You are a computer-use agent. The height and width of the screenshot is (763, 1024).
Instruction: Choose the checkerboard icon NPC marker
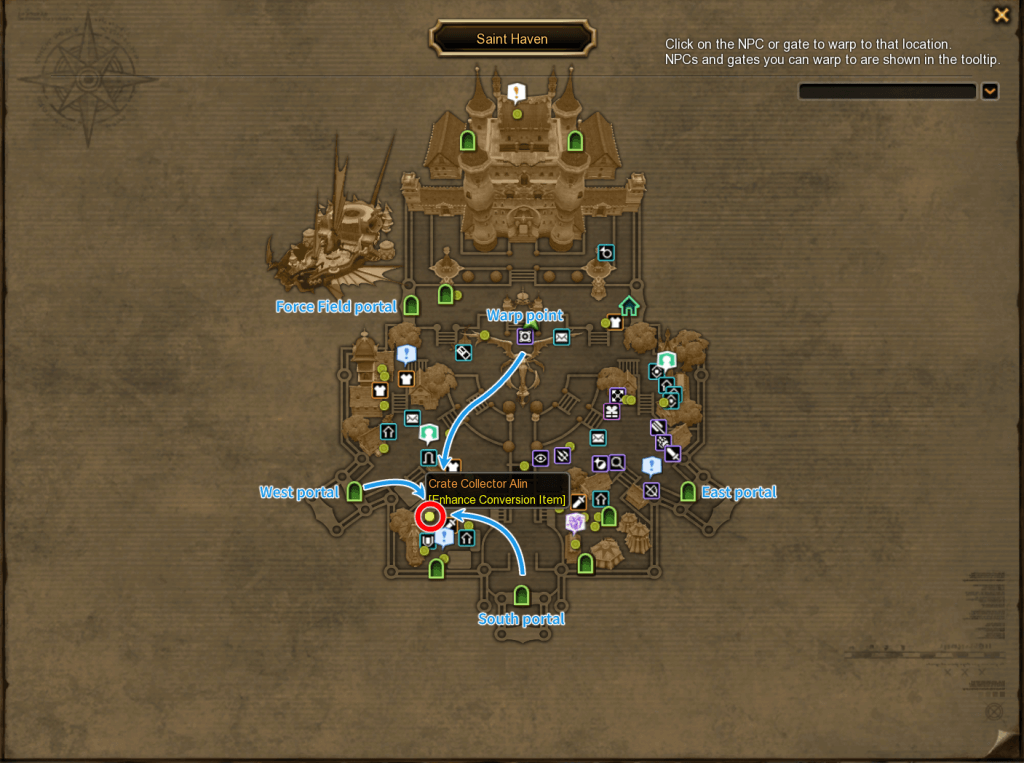618,395
